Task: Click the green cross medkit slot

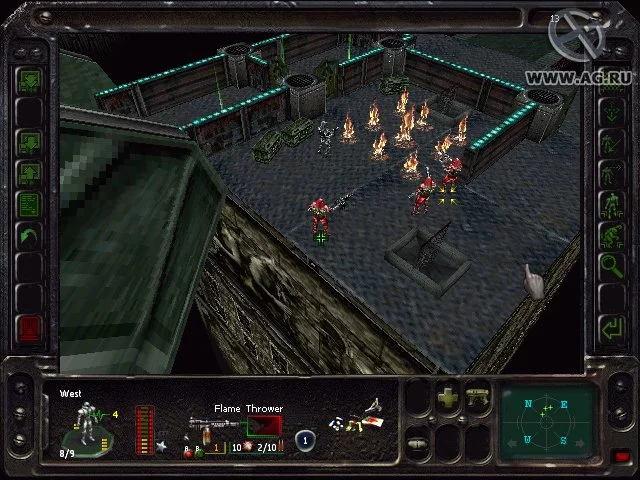Action: click(447, 394)
